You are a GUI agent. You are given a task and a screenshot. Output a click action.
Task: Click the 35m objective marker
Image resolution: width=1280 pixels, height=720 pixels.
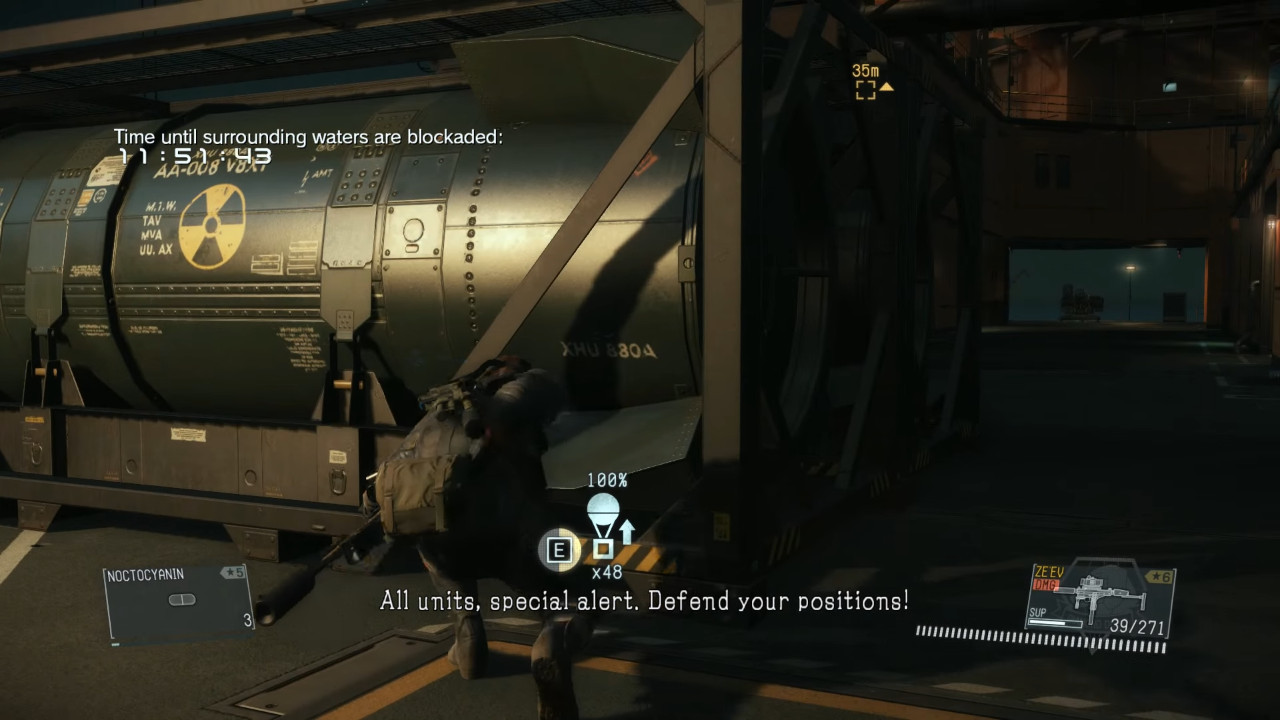(x=866, y=89)
